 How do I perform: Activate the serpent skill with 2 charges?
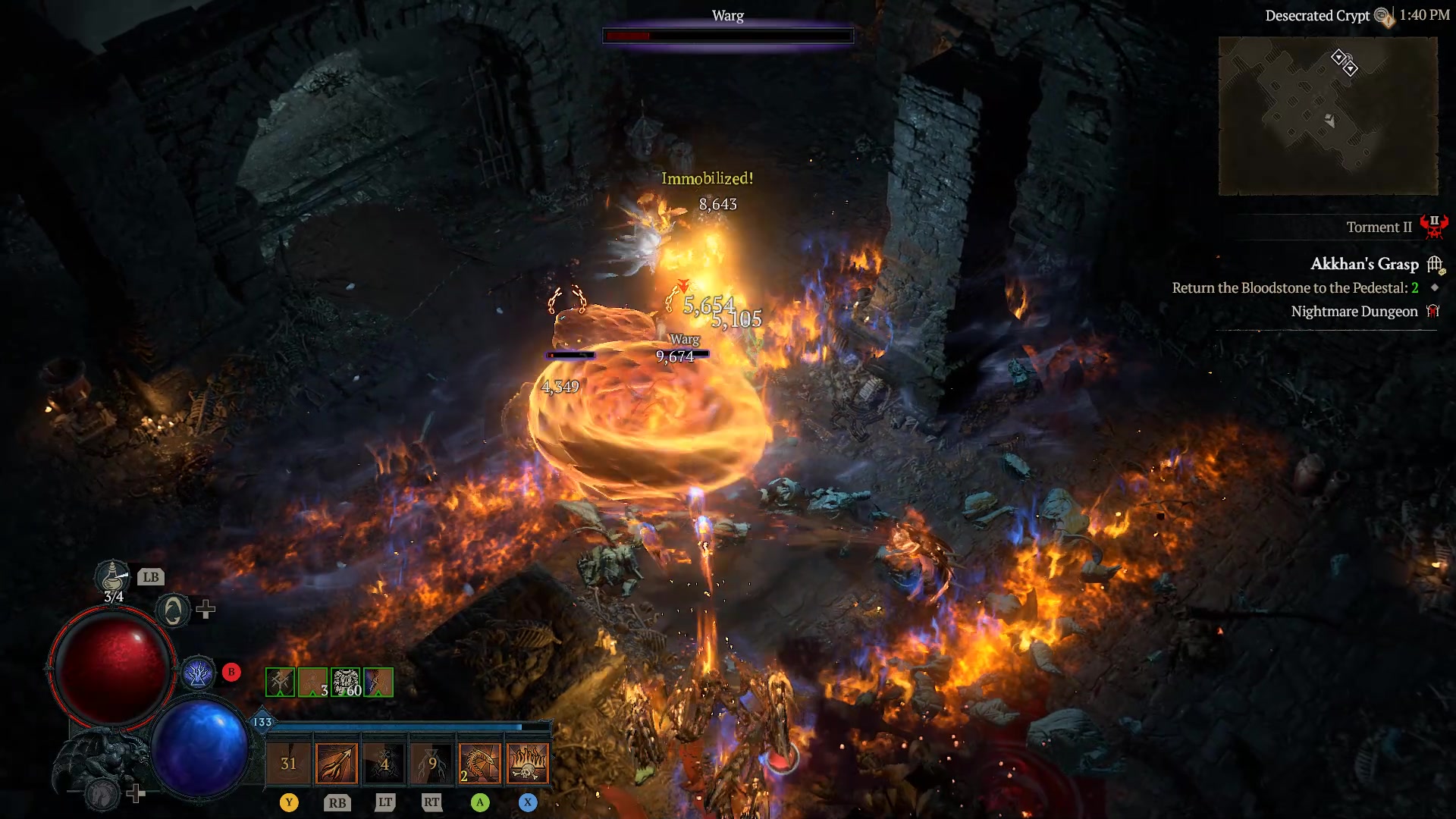coord(479,762)
